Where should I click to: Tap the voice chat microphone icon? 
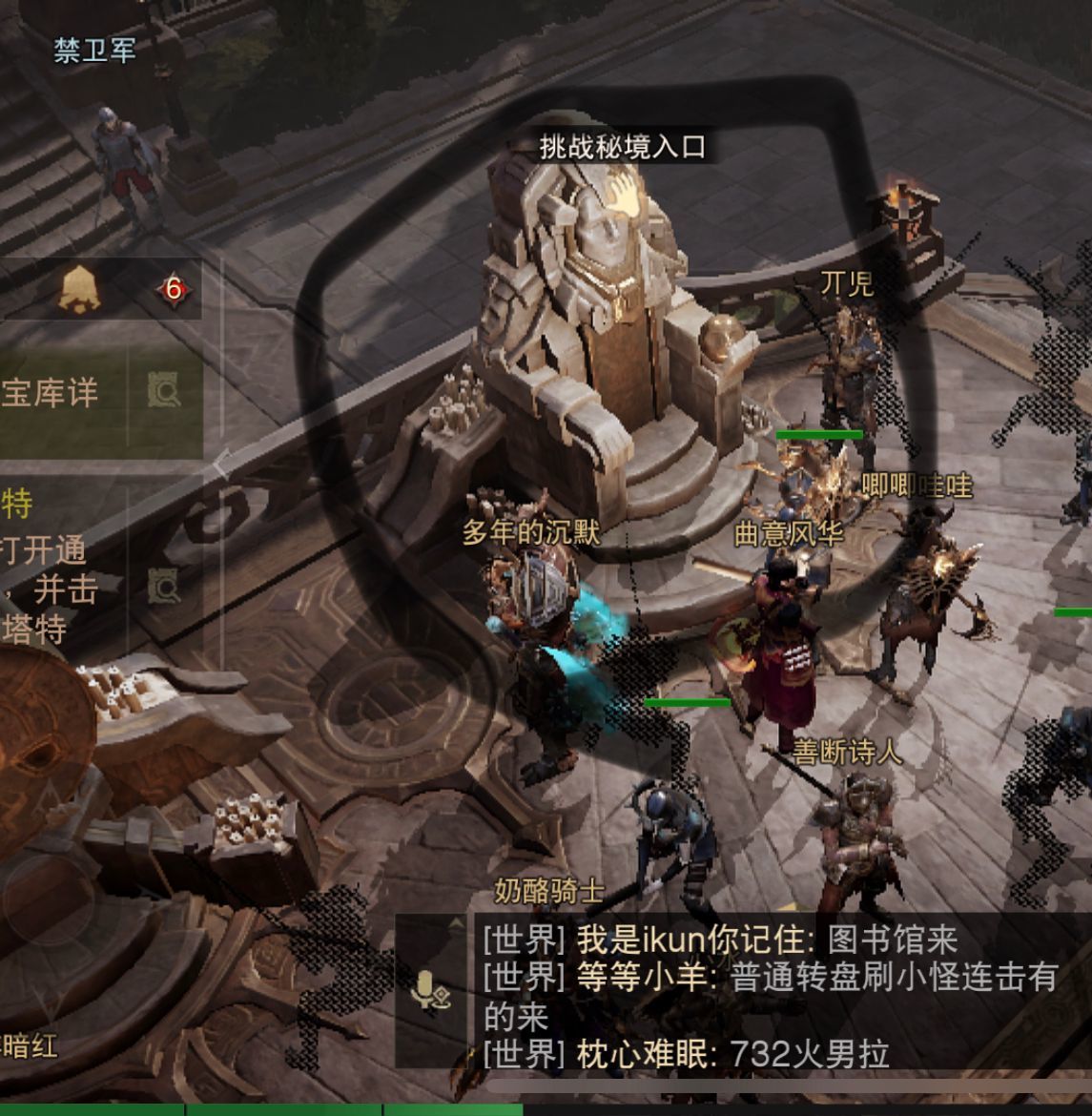coord(430,990)
